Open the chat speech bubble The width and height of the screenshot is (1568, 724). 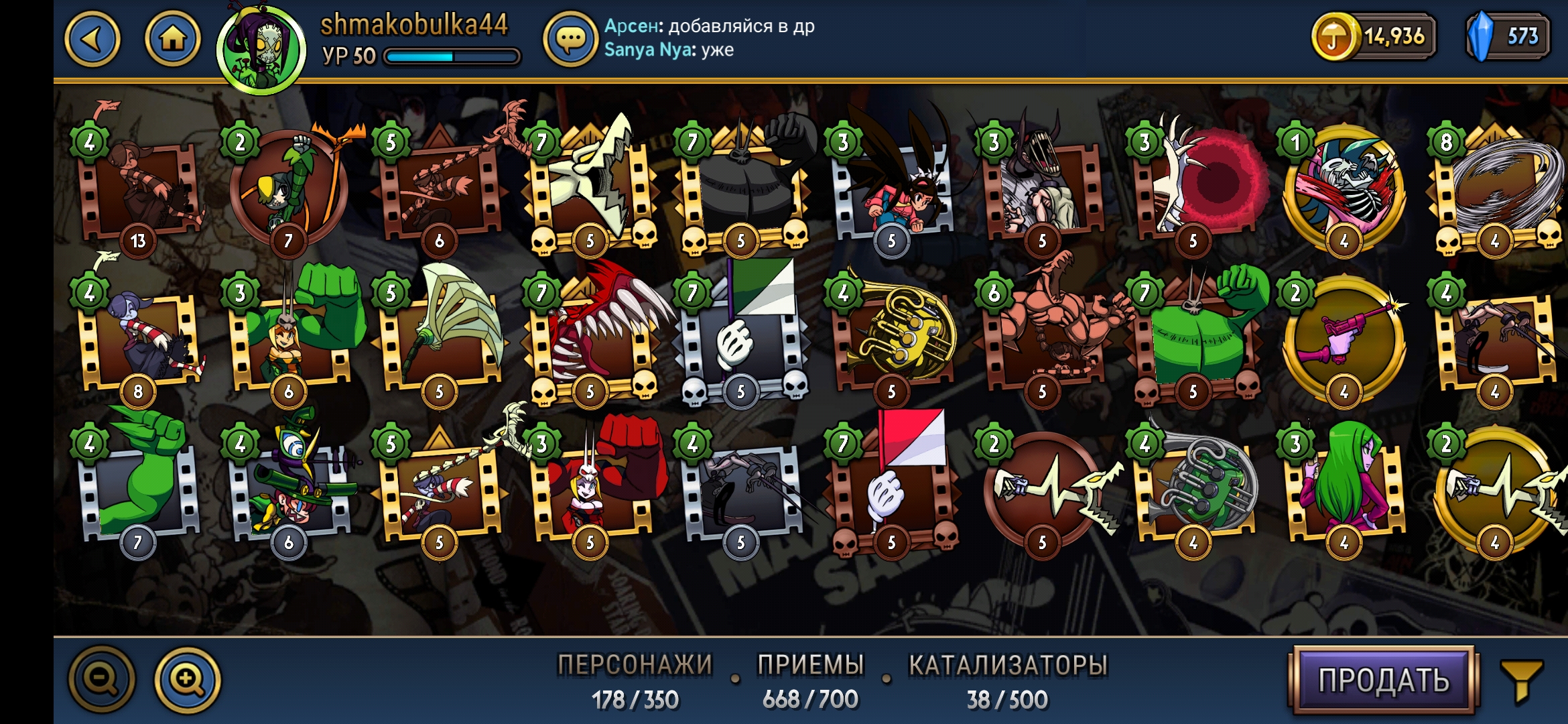click(x=570, y=40)
